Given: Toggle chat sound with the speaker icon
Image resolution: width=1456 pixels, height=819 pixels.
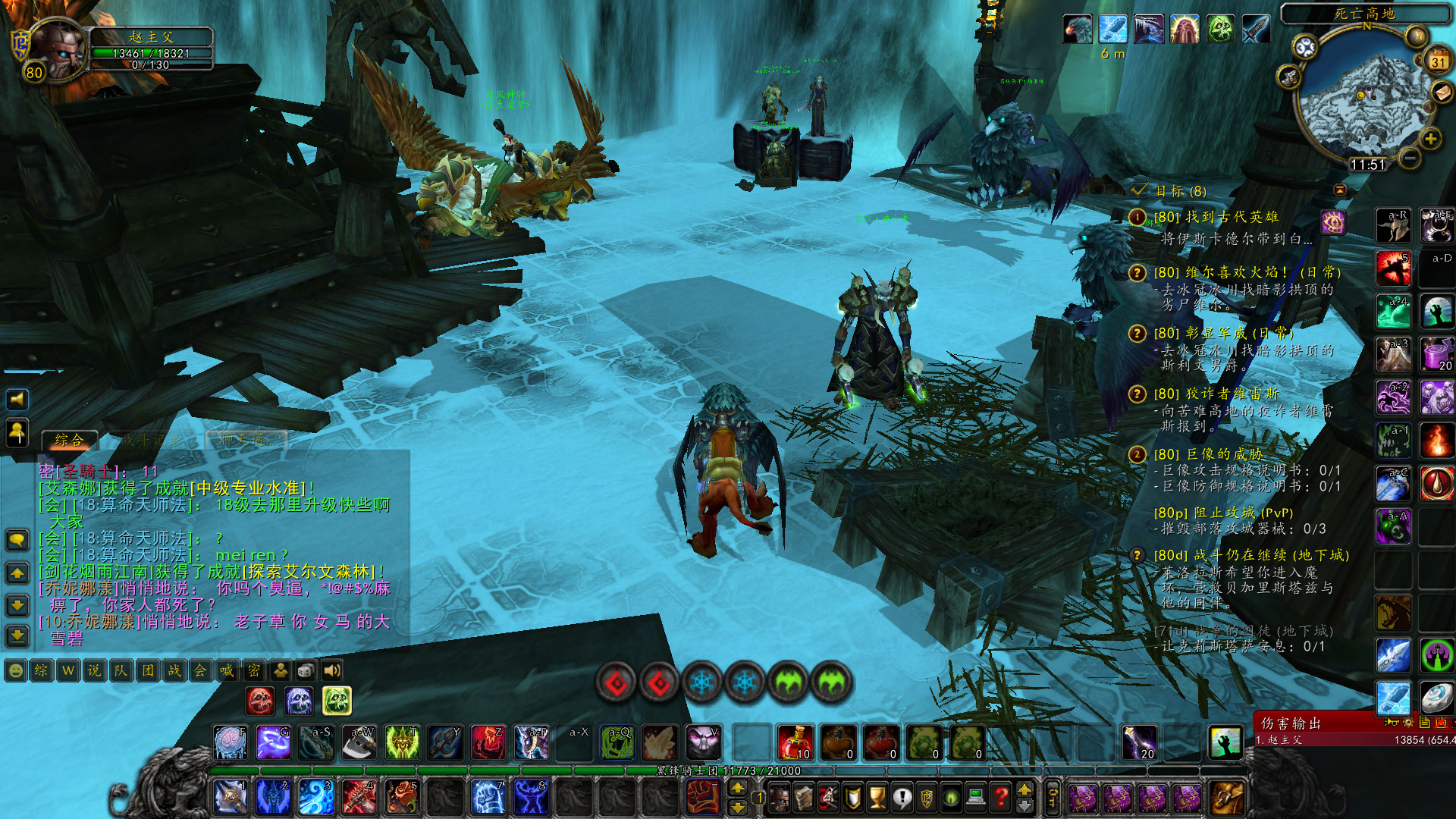Looking at the screenshot, I should 331,670.
